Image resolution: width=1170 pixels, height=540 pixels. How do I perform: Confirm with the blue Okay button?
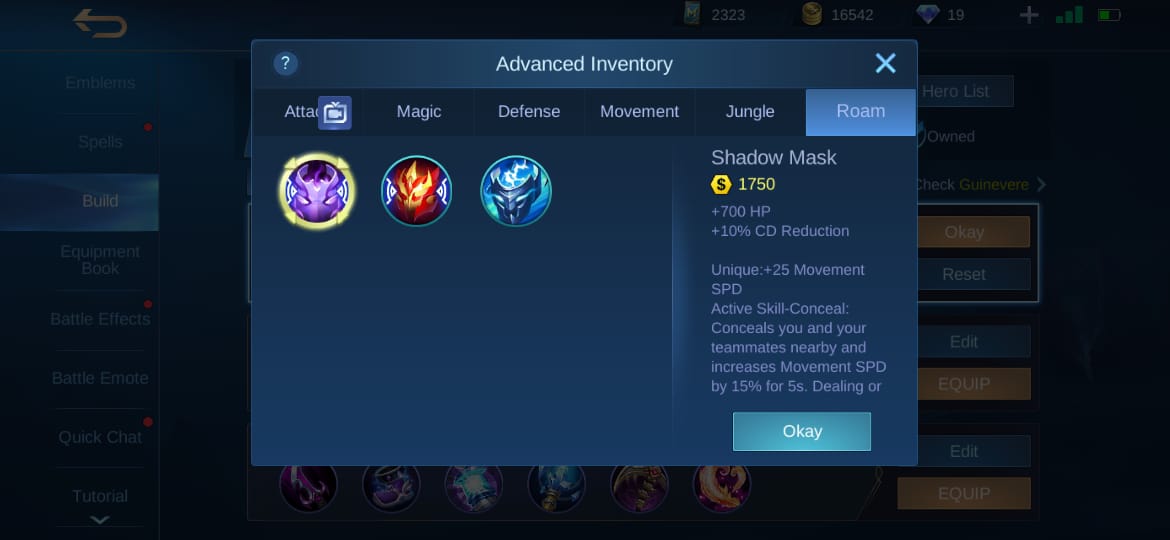tap(801, 431)
